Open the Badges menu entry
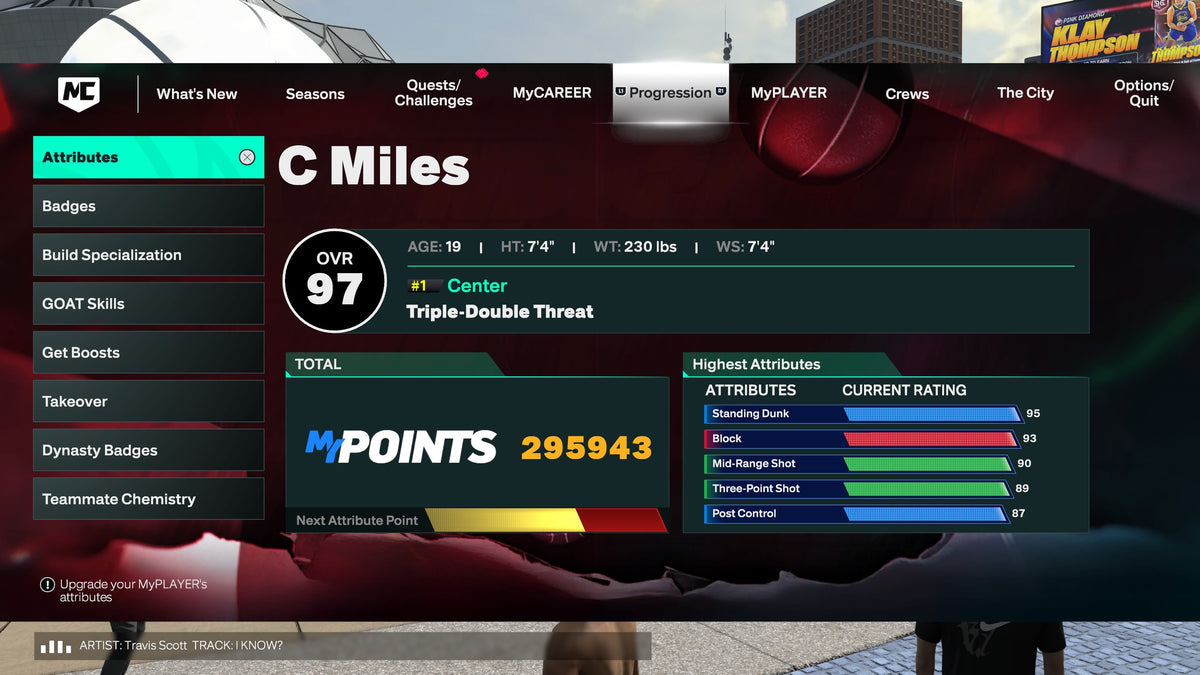Viewport: 1200px width, 675px height. point(148,206)
